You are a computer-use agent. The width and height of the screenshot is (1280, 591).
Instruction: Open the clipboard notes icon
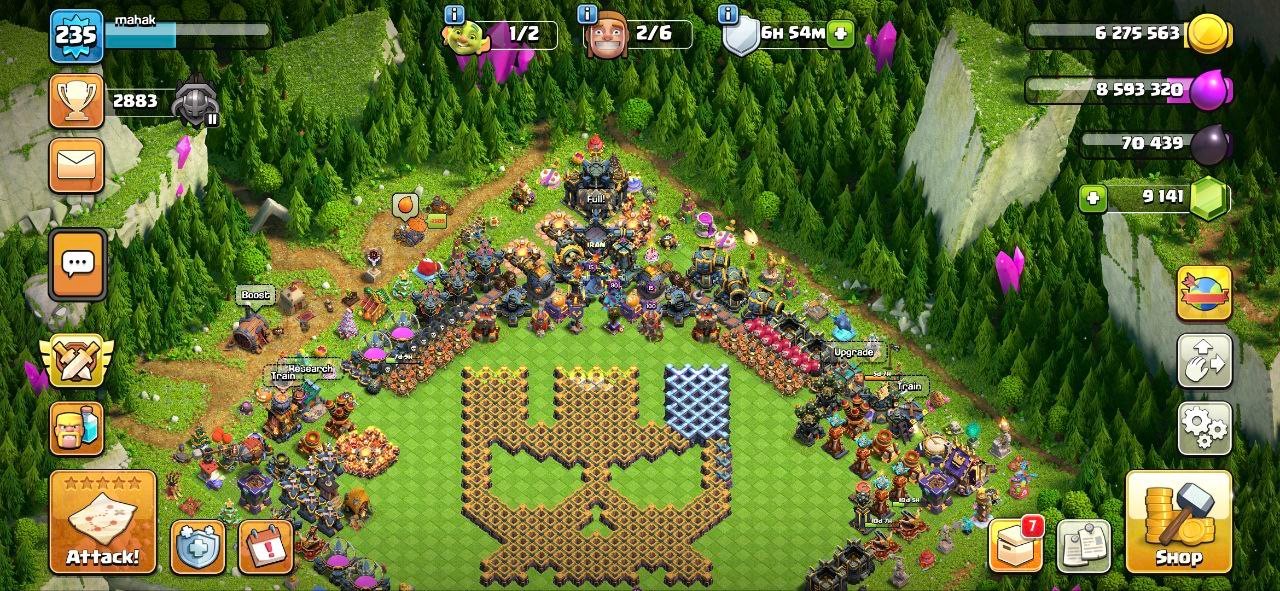click(1083, 546)
